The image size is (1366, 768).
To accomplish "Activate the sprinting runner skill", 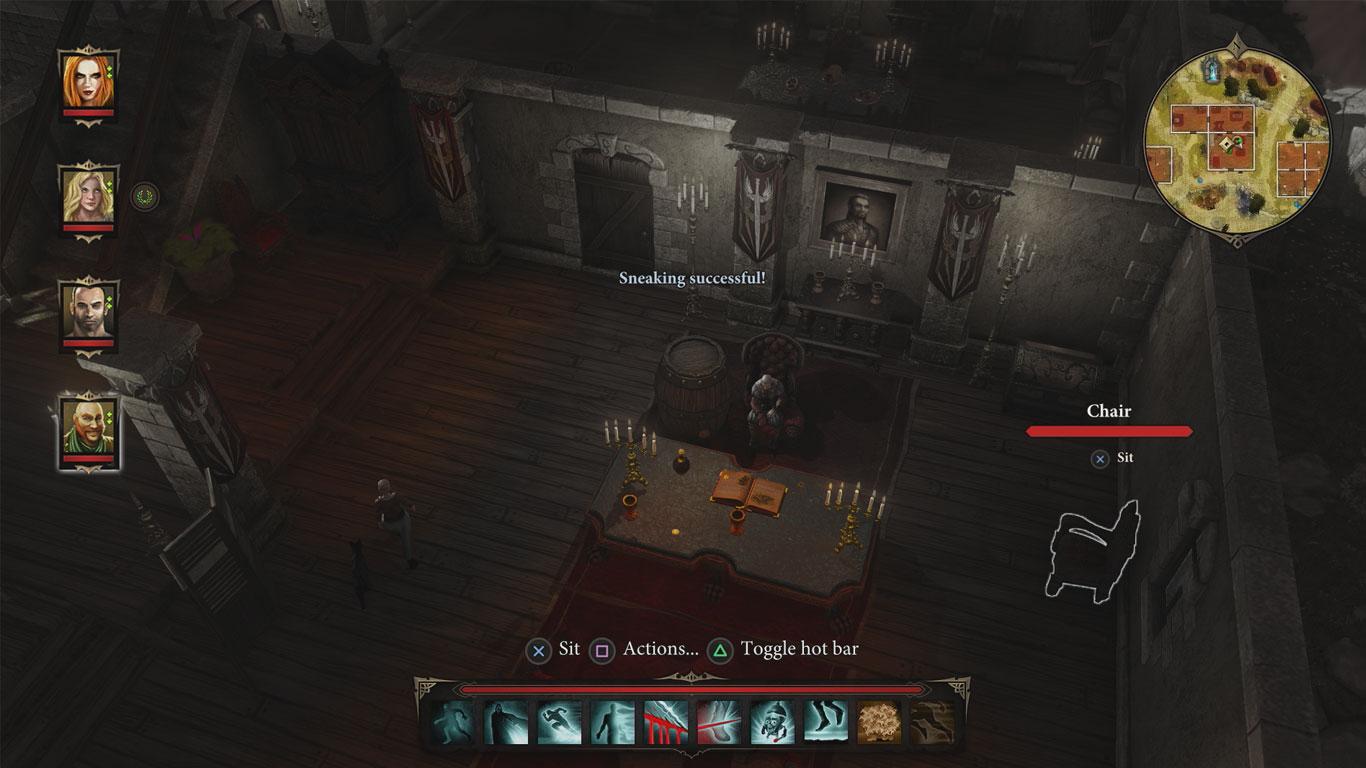I will (x=559, y=722).
